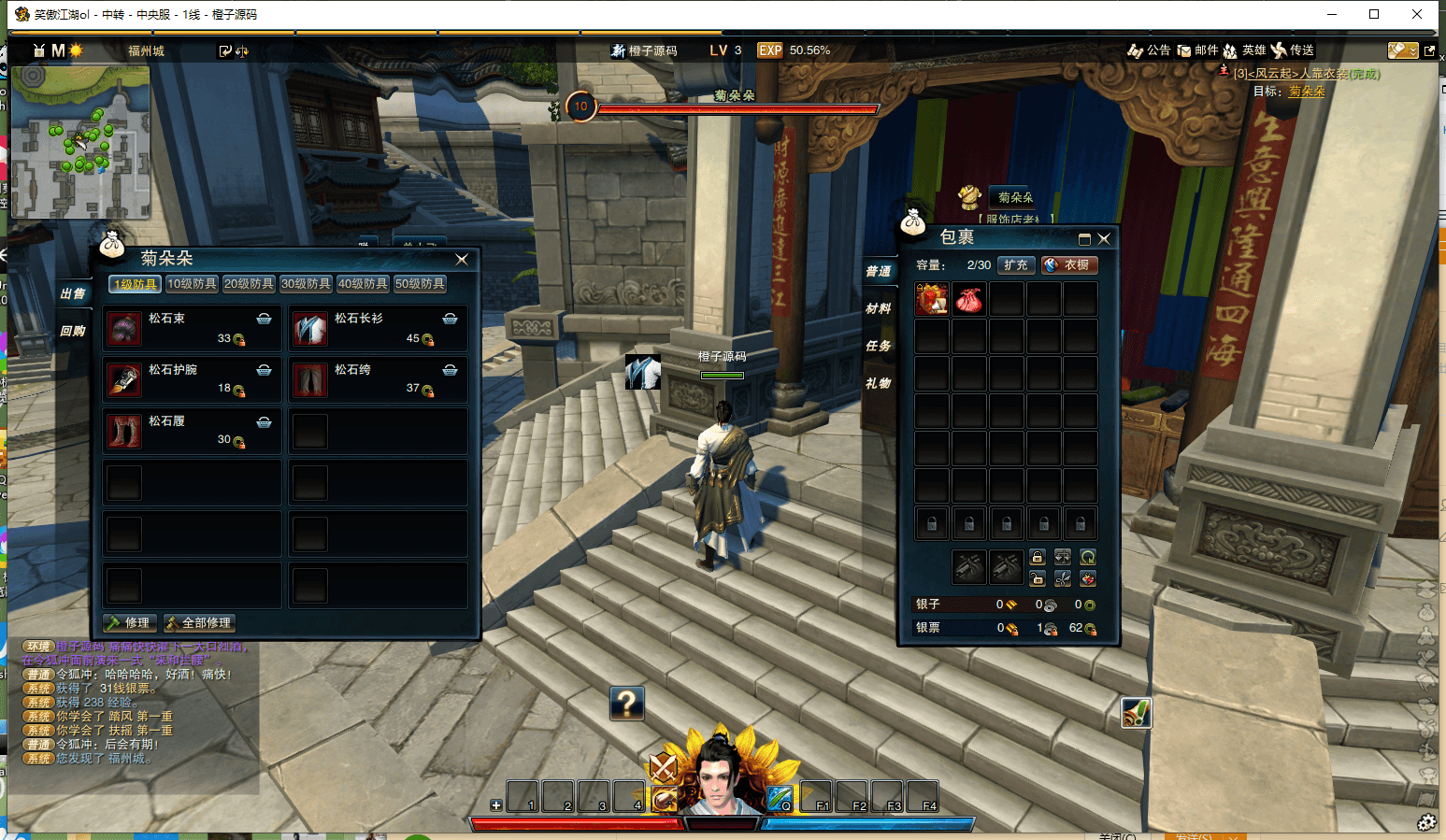Open the 50级防具 tab
The height and width of the screenshot is (840, 1446).
coord(420,284)
